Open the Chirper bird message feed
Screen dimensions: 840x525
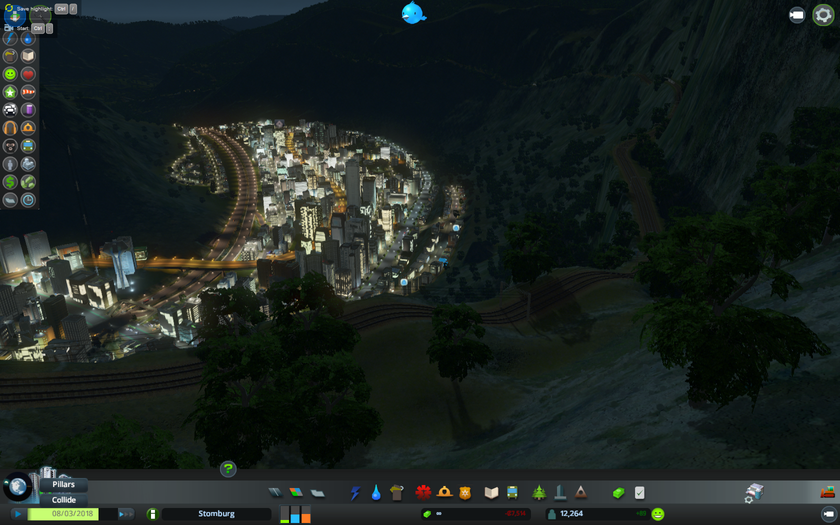click(x=413, y=13)
